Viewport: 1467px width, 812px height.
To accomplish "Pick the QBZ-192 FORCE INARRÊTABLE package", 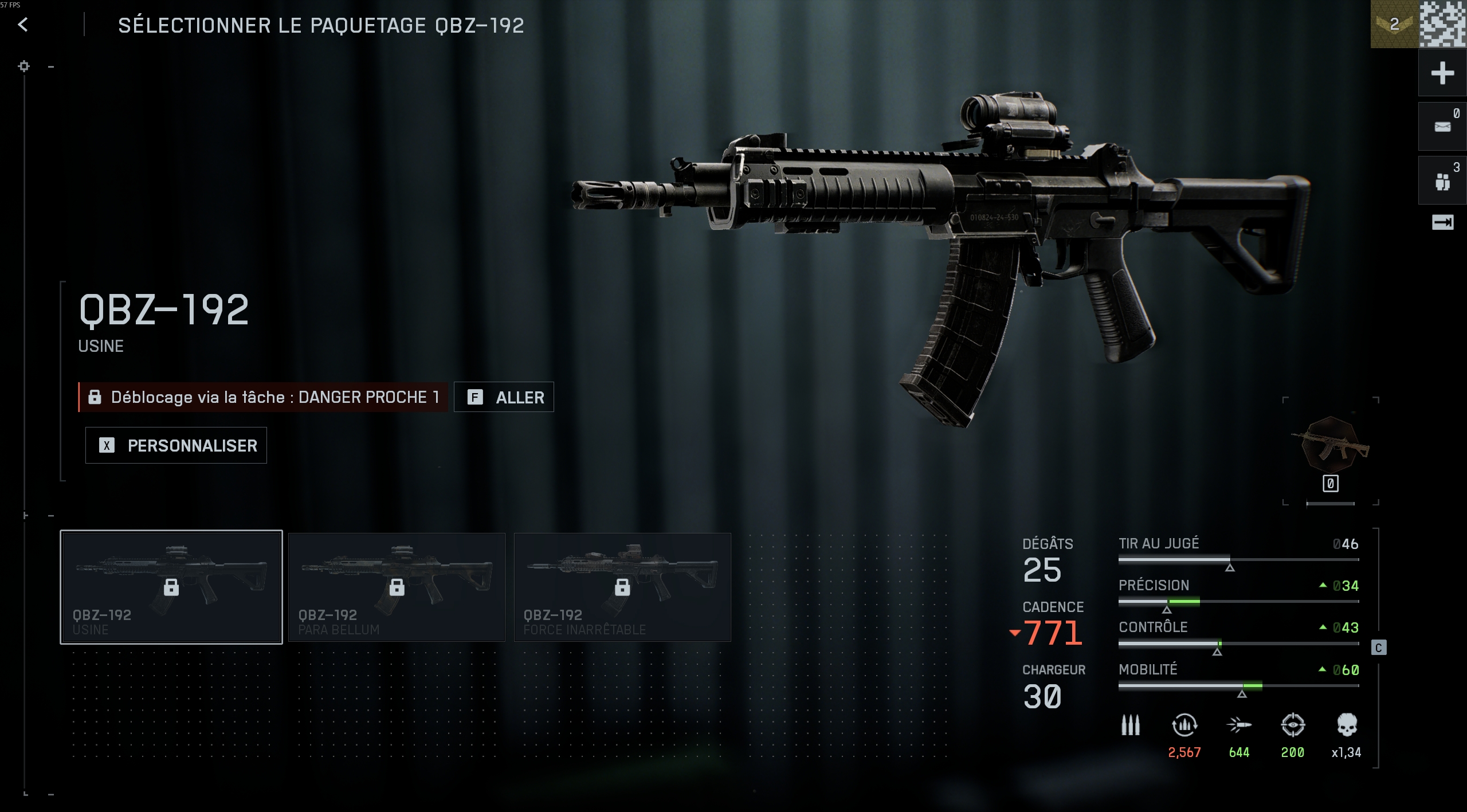I will 622,587.
